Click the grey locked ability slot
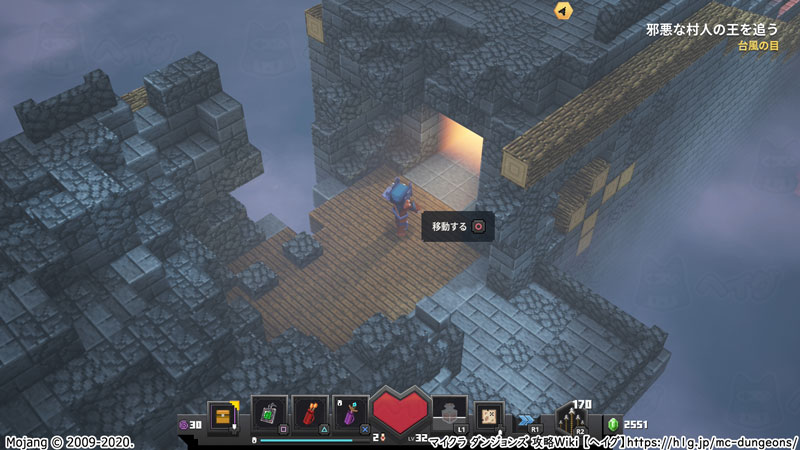This screenshot has width=800, height=450. click(449, 412)
